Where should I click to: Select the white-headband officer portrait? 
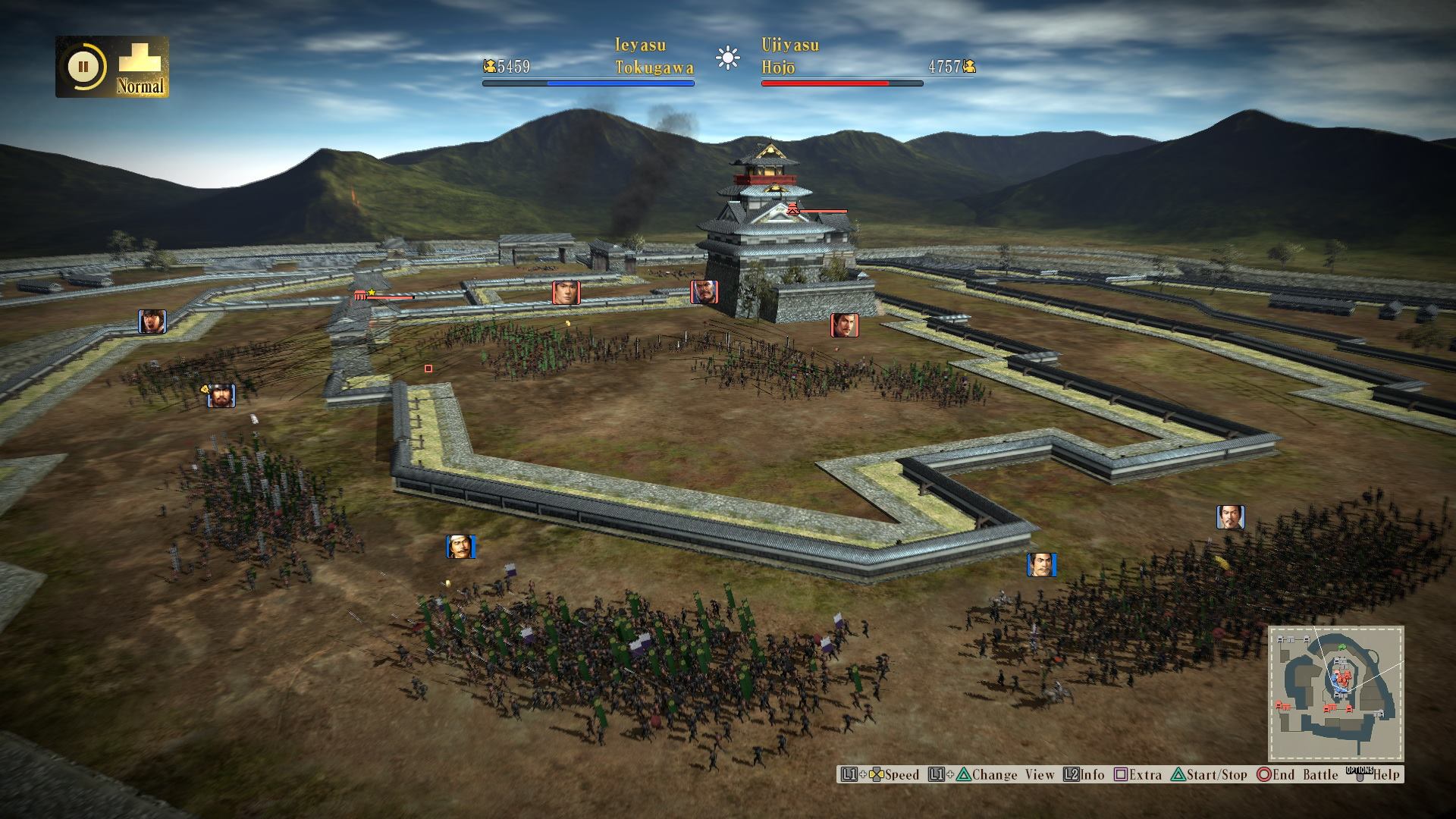460,547
